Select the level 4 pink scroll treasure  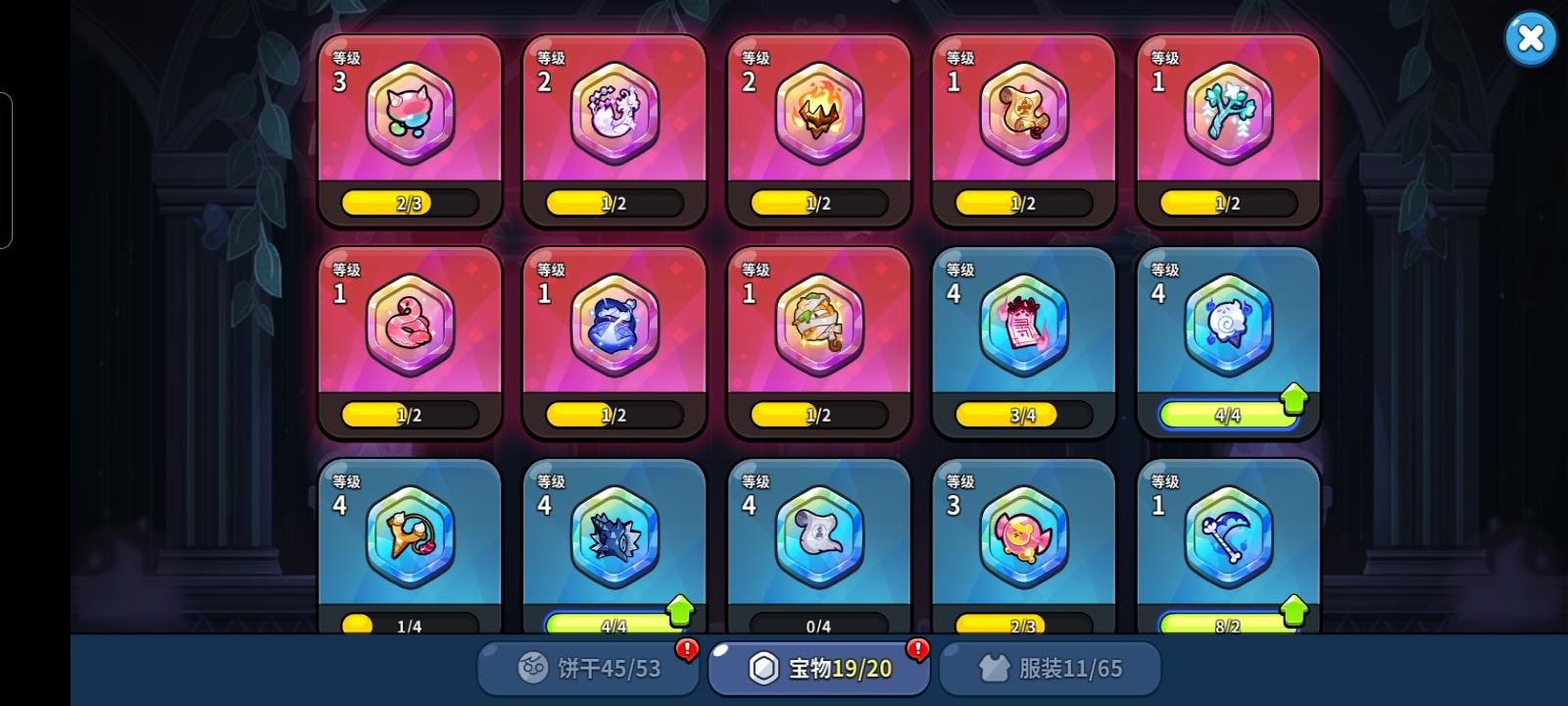pyautogui.click(x=1023, y=324)
